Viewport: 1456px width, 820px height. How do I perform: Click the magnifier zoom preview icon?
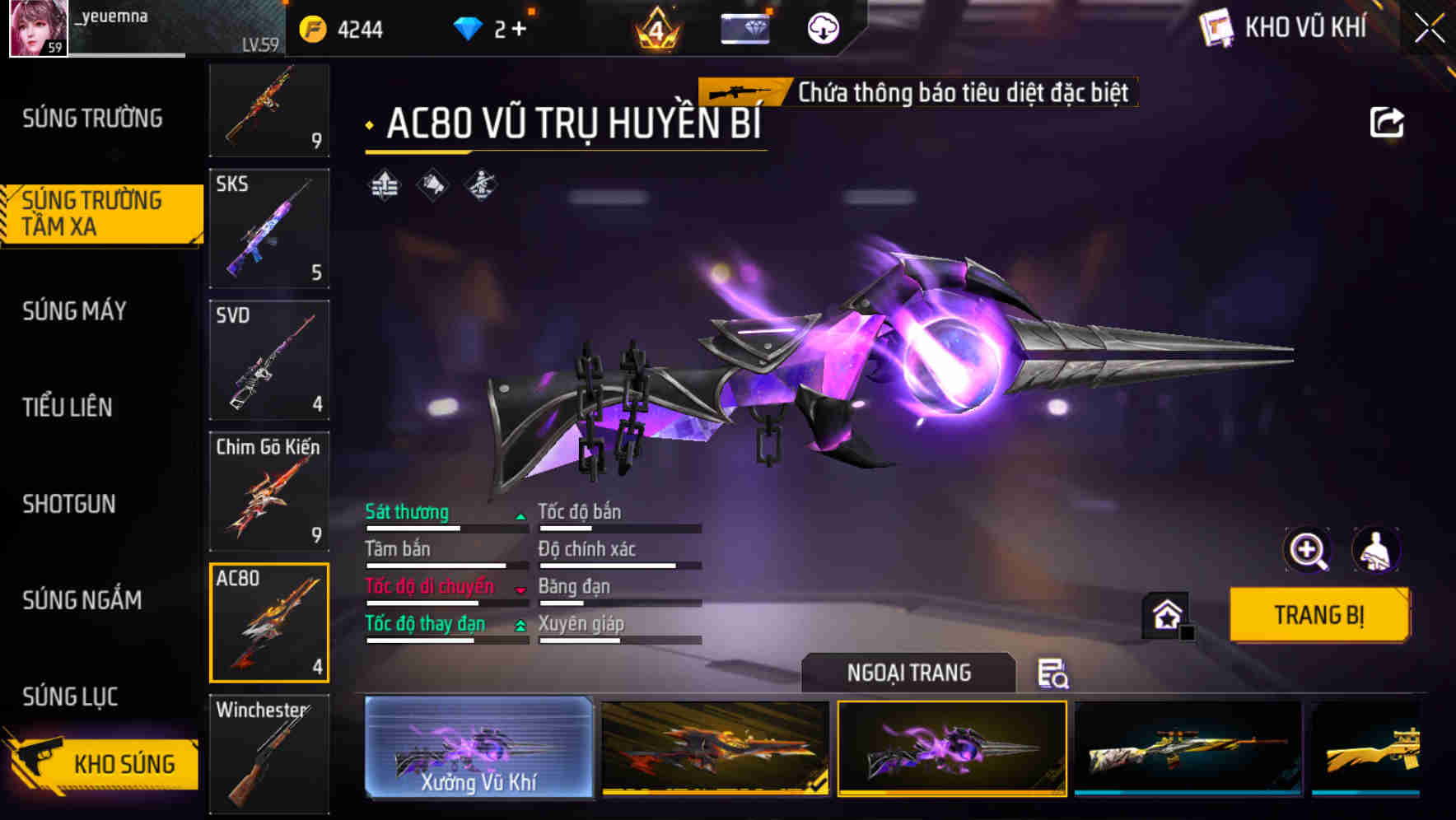[1308, 550]
